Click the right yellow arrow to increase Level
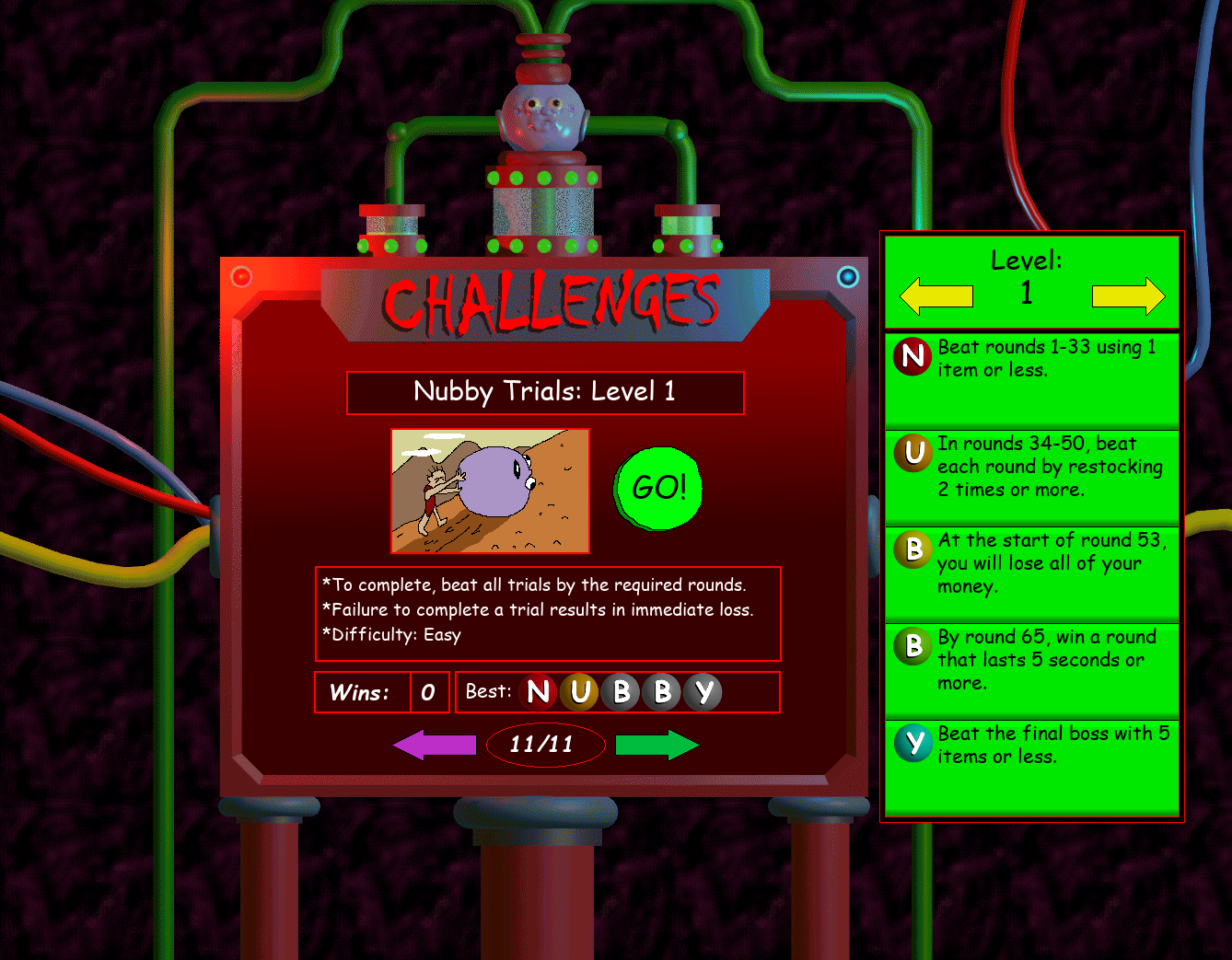 point(1127,295)
